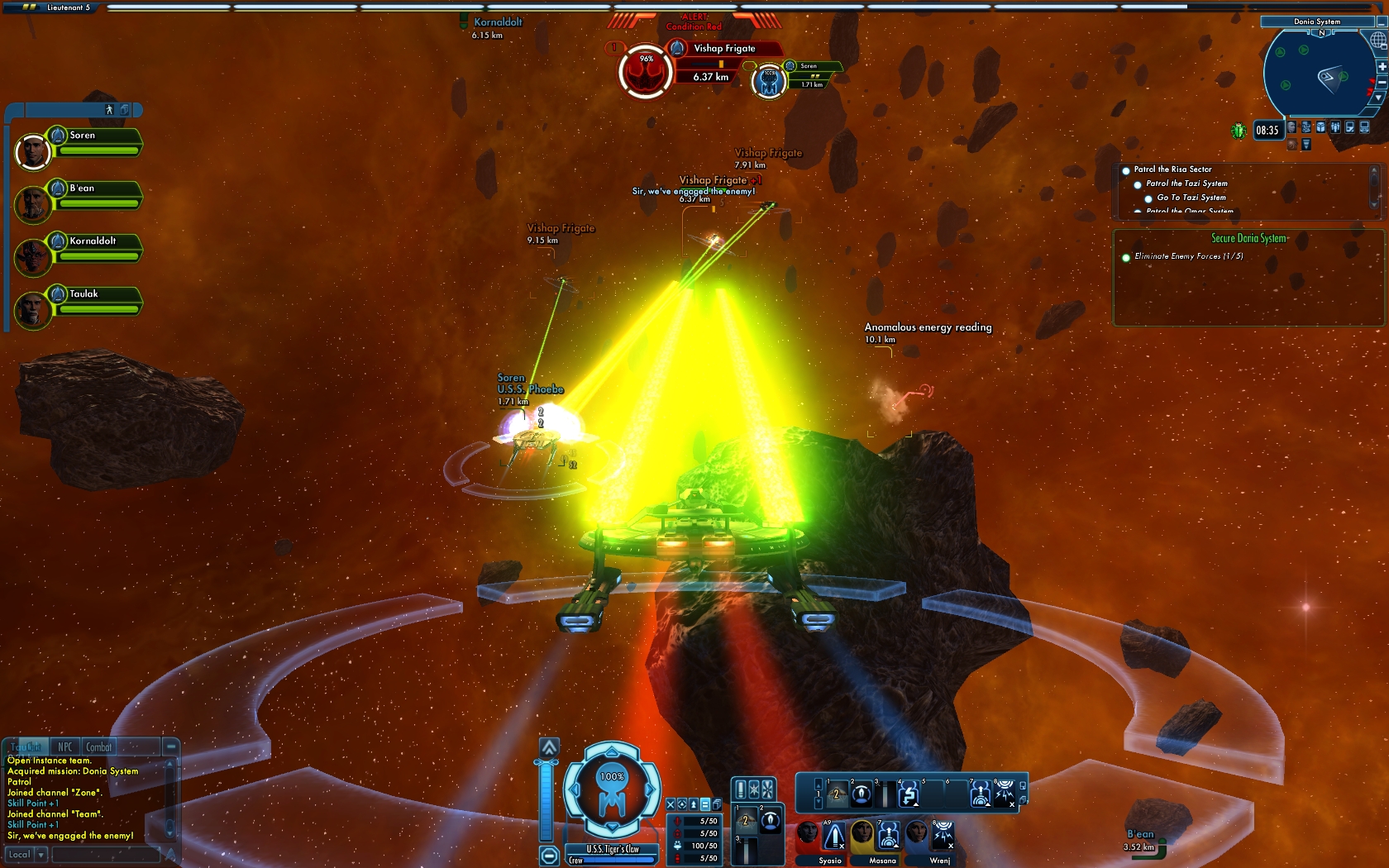Activate Wrenj's lightning bridge officer ability
Viewport: 1389px width, 868px height.
pyautogui.click(x=943, y=836)
